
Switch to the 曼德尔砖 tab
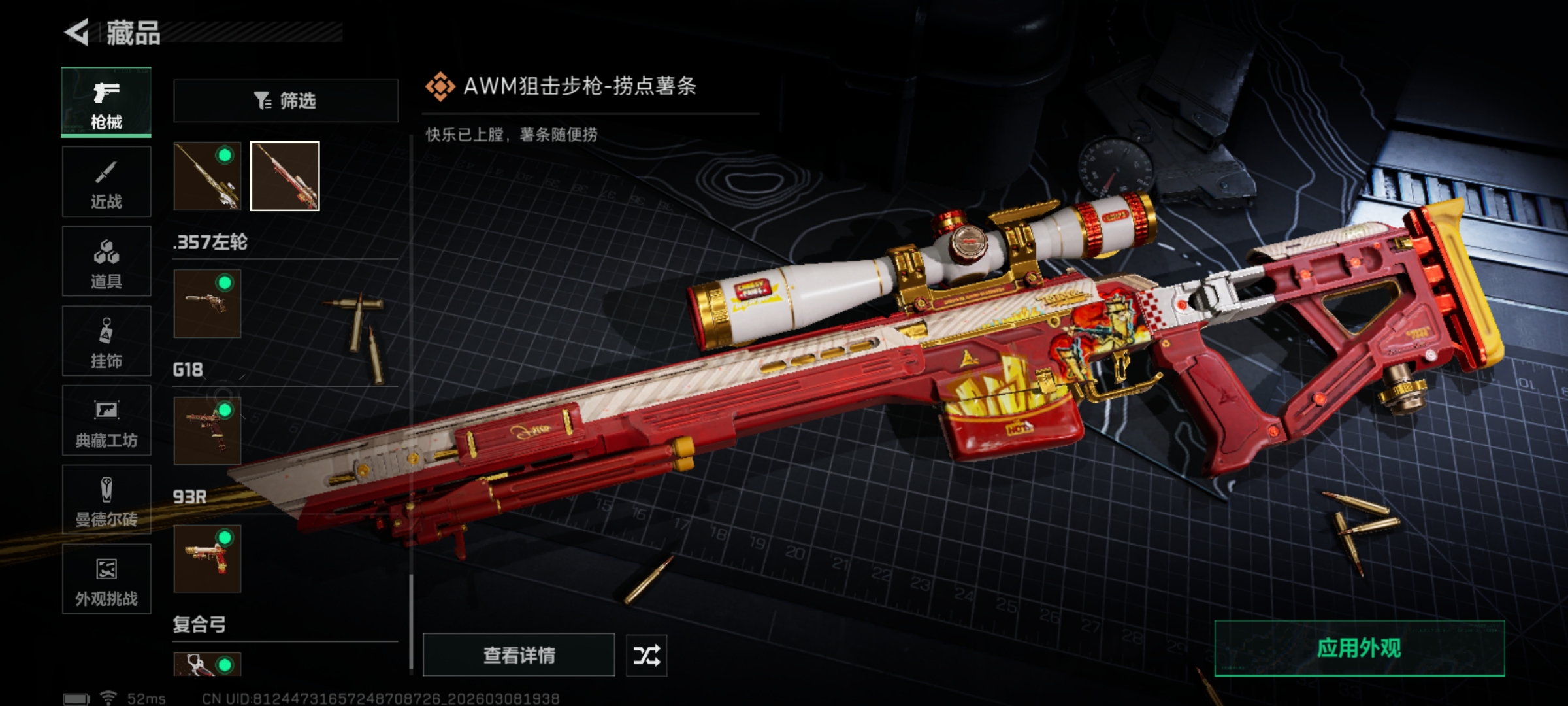tap(106, 500)
